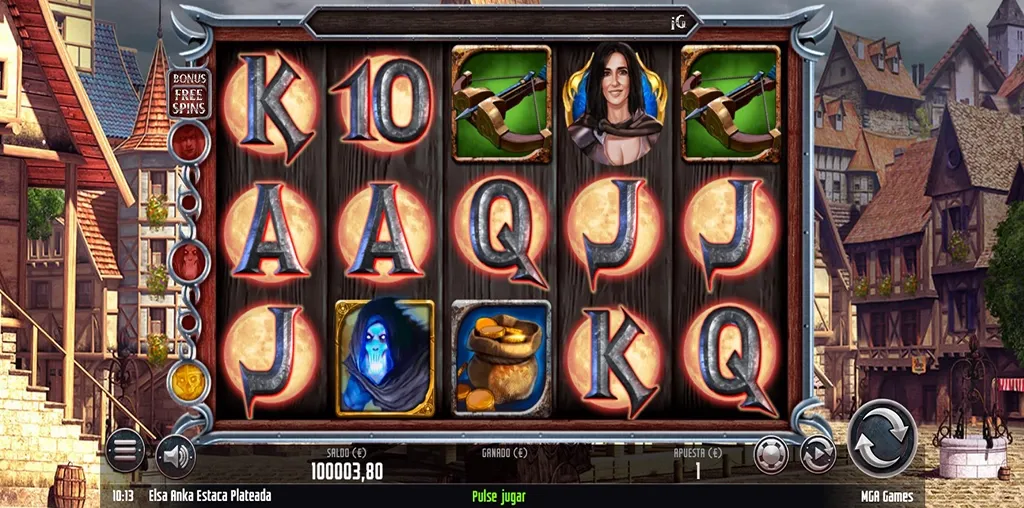Select the gold face medallion
Viewport: 1024px width, 508px height.
click(x=188, y=381)
